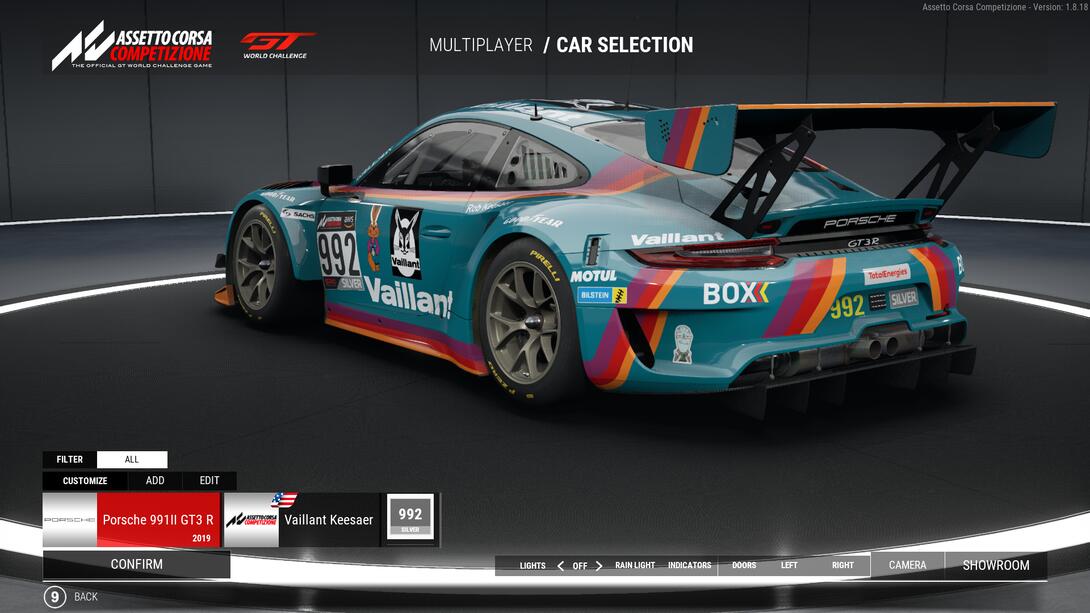1090x613 pixels.
Task: Add a new custom car
Action: pyautogui.click(x=155, y=481)
